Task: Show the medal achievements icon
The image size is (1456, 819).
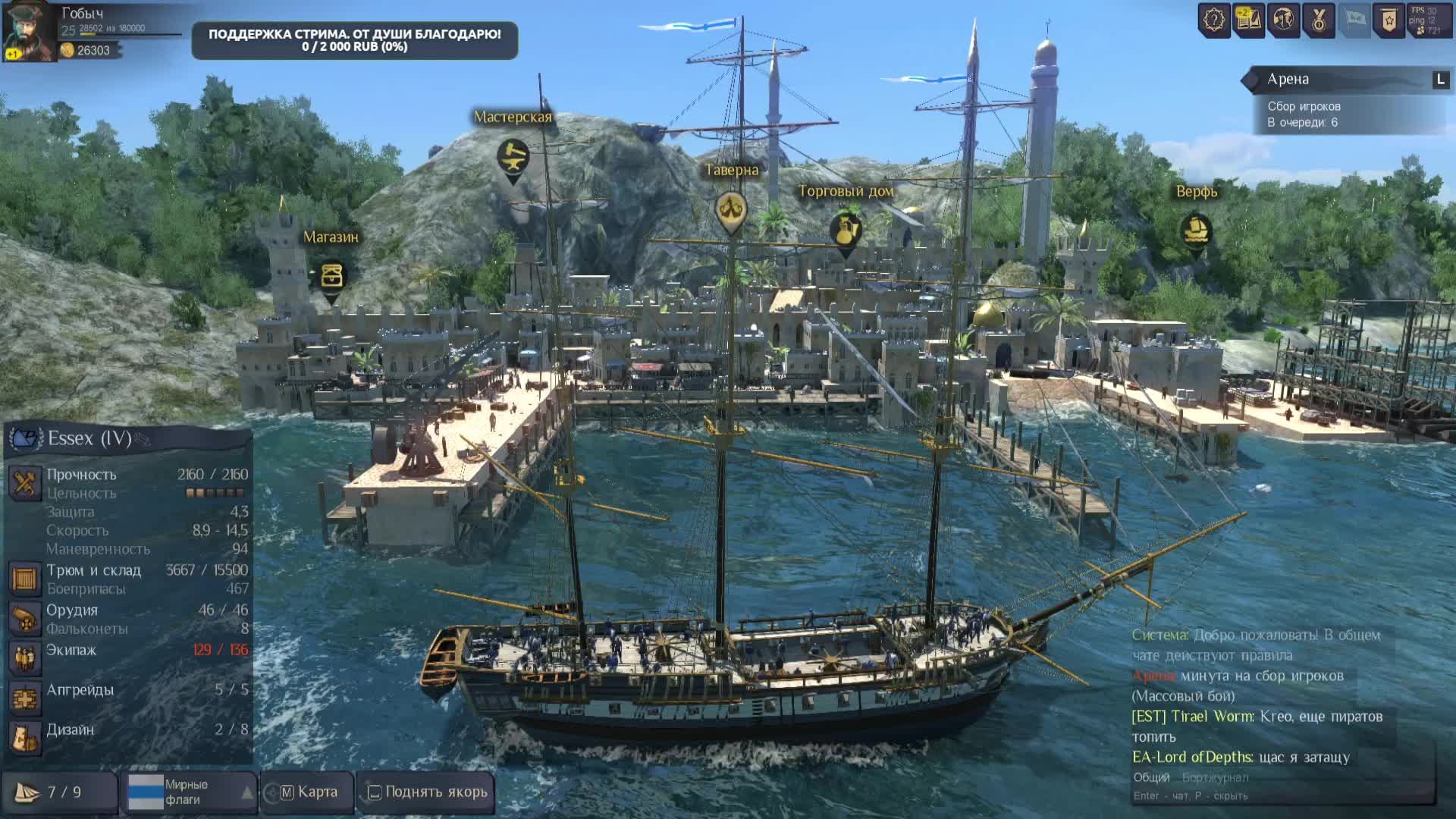Action: (1318, 20)
